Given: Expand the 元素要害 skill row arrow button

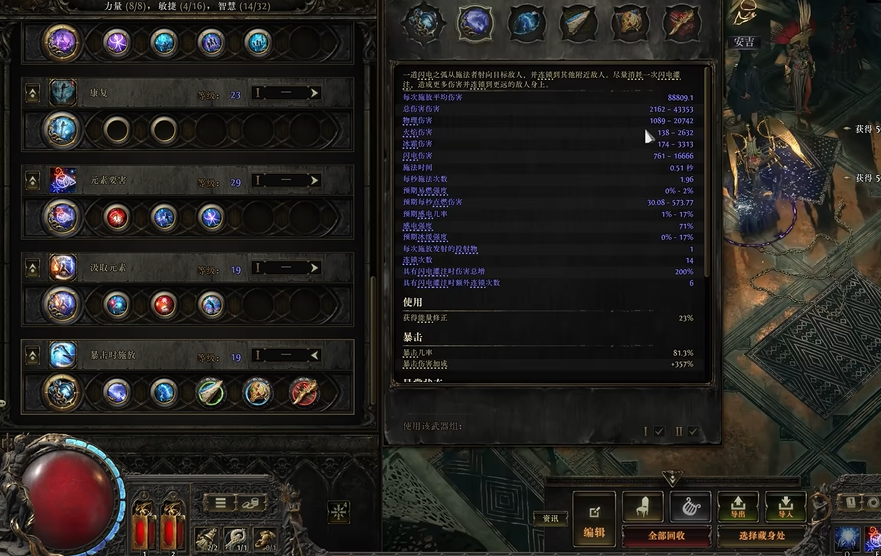Looking at the screenshot, I should [x=32, y=180].
